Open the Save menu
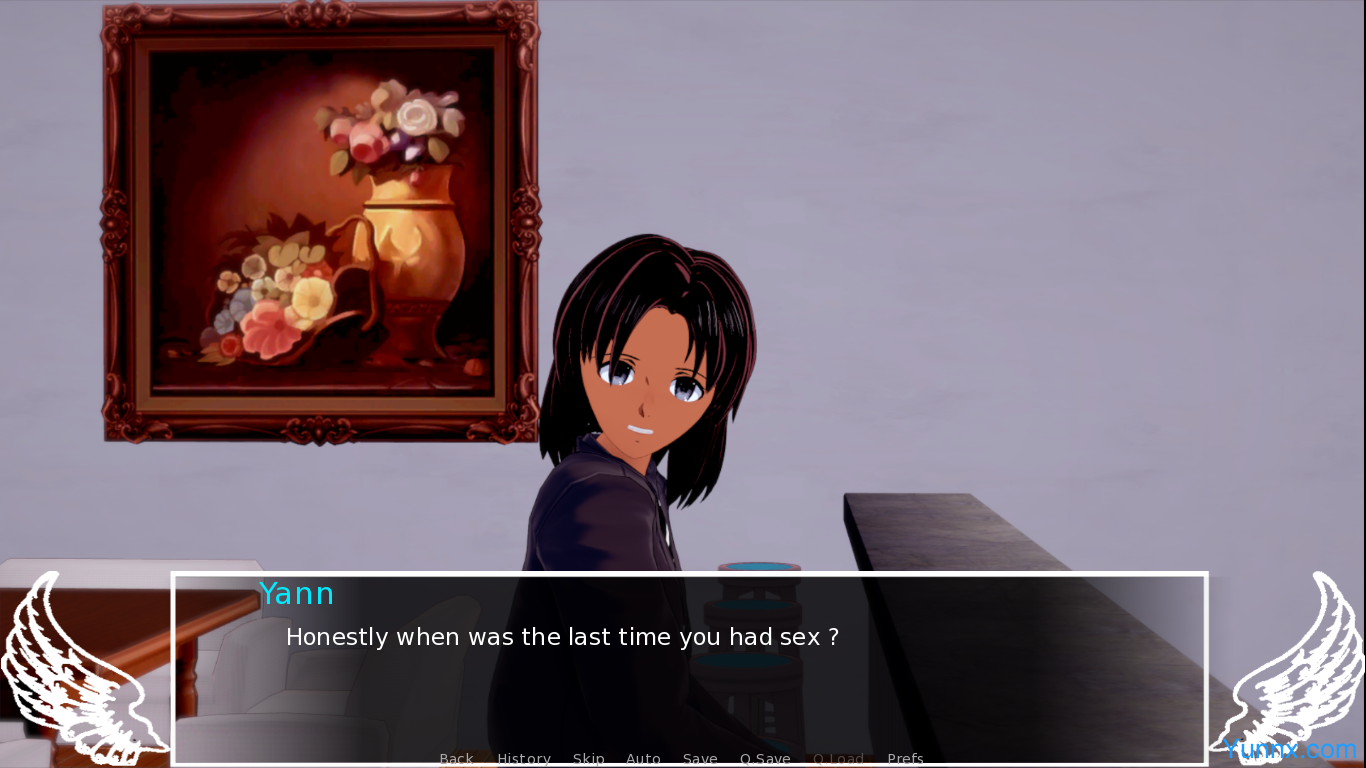 tap(700, 759)
